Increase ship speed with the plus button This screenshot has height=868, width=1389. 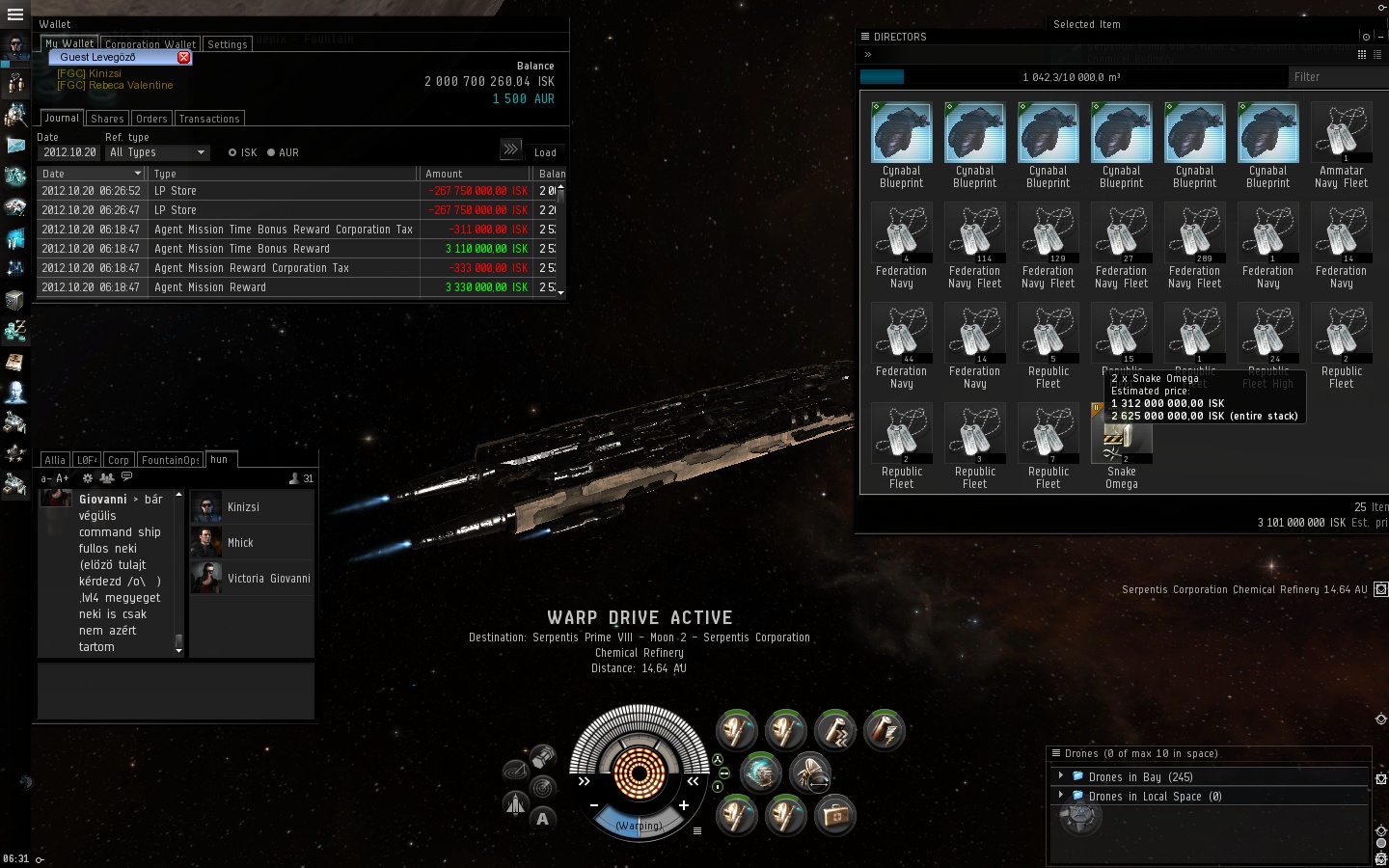pyautogui.click(x=683, y=805)
